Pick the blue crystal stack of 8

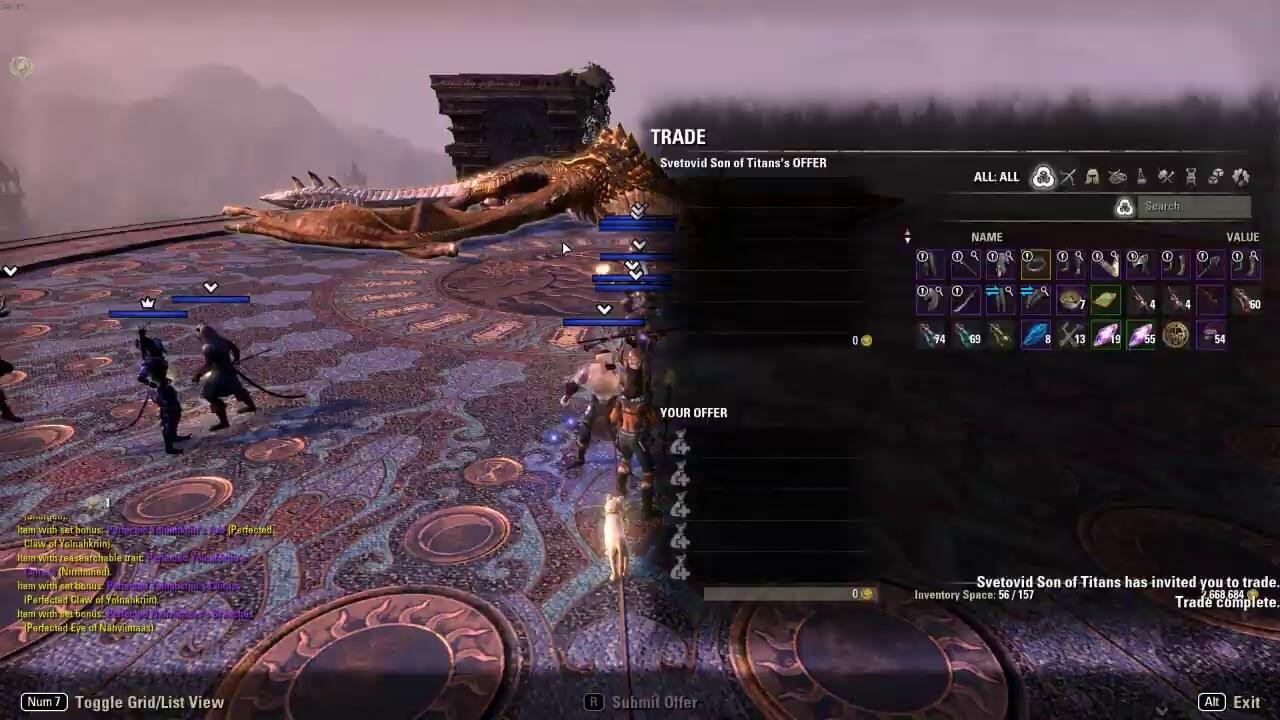pyautogui.click(x=1036, y=335)
